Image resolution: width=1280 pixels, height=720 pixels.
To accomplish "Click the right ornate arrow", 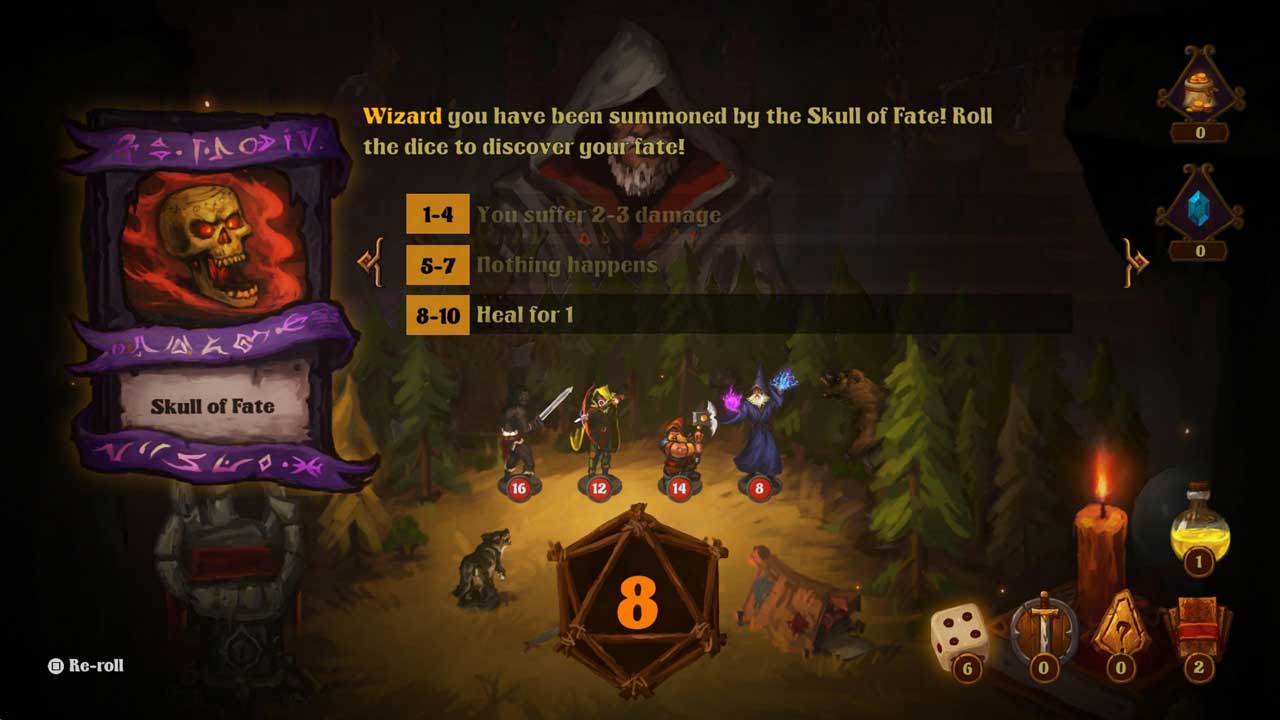I will 1136,262.
